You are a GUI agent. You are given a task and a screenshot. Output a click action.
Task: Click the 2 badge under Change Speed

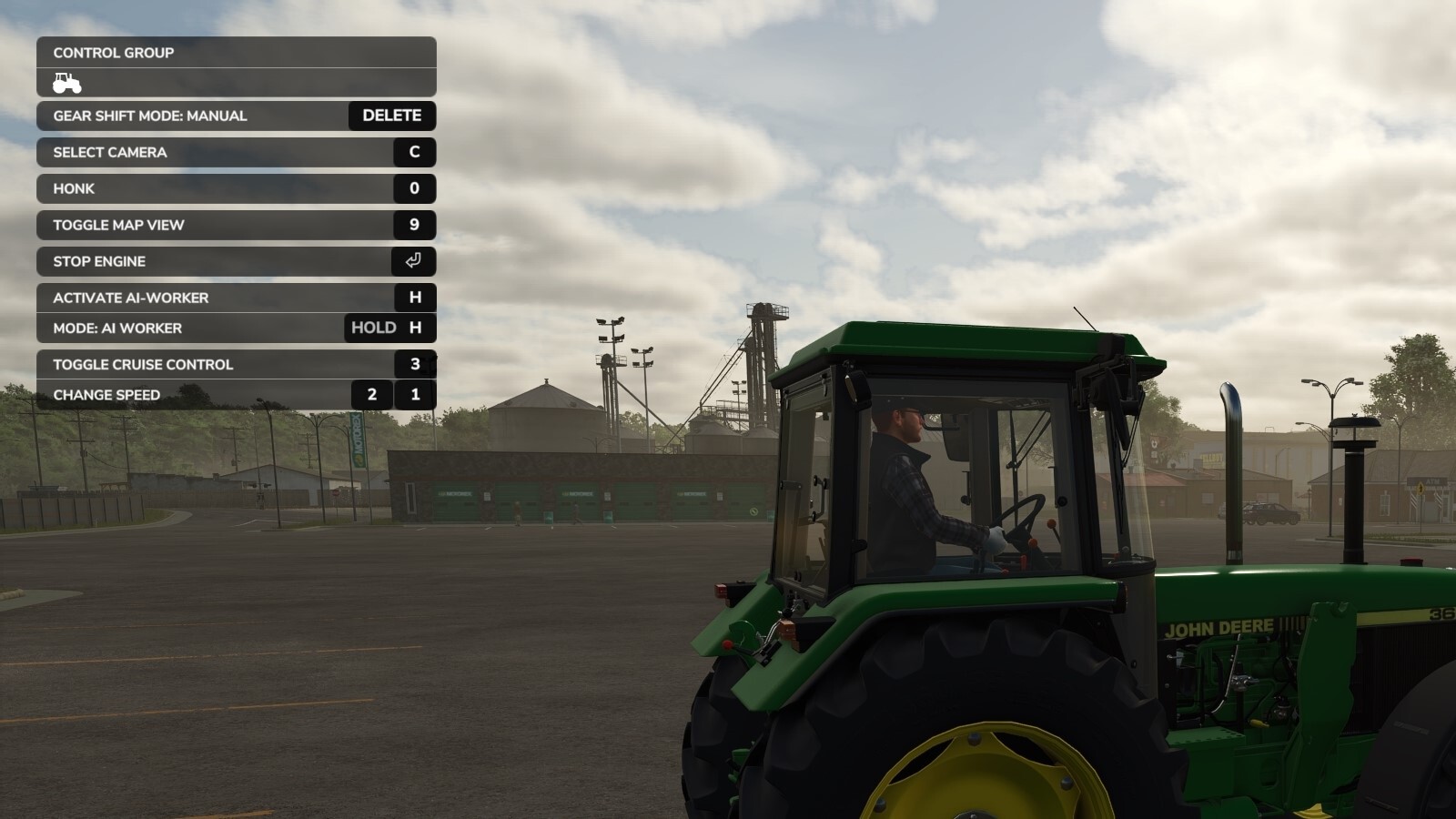(x=372, y=395)
